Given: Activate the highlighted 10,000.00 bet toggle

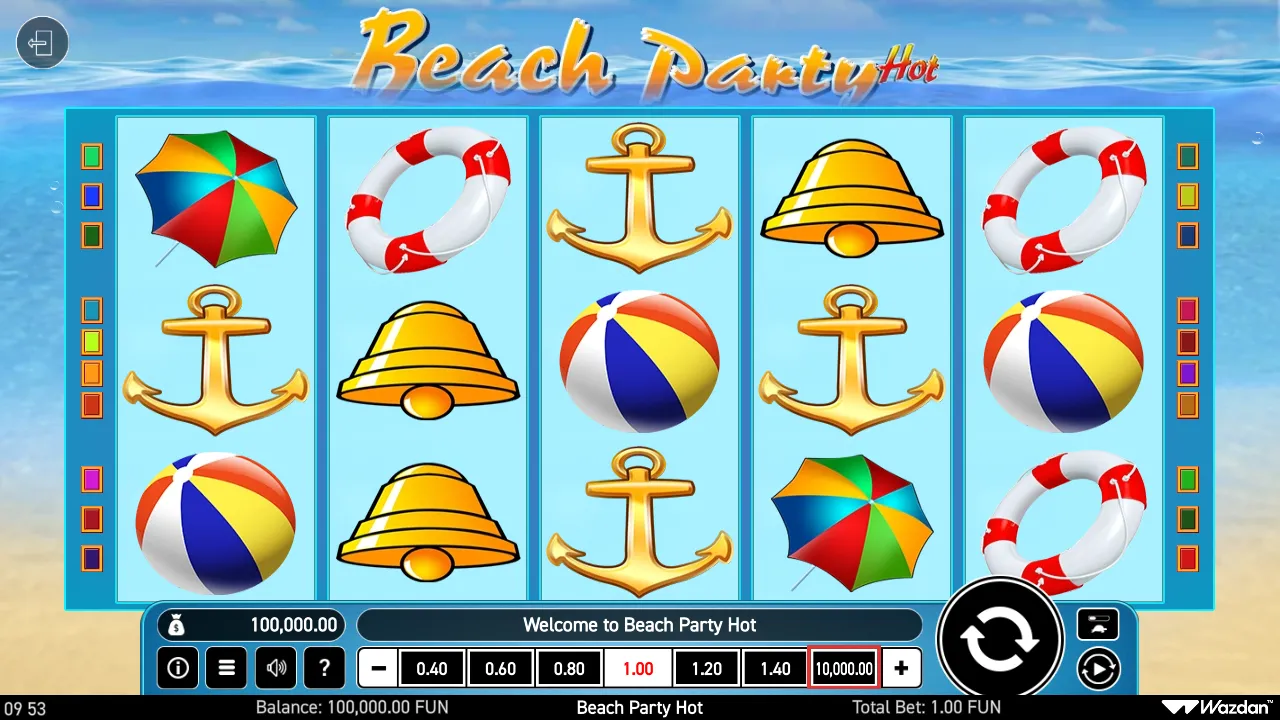Looking at the screenshot, I should (842, 668).
